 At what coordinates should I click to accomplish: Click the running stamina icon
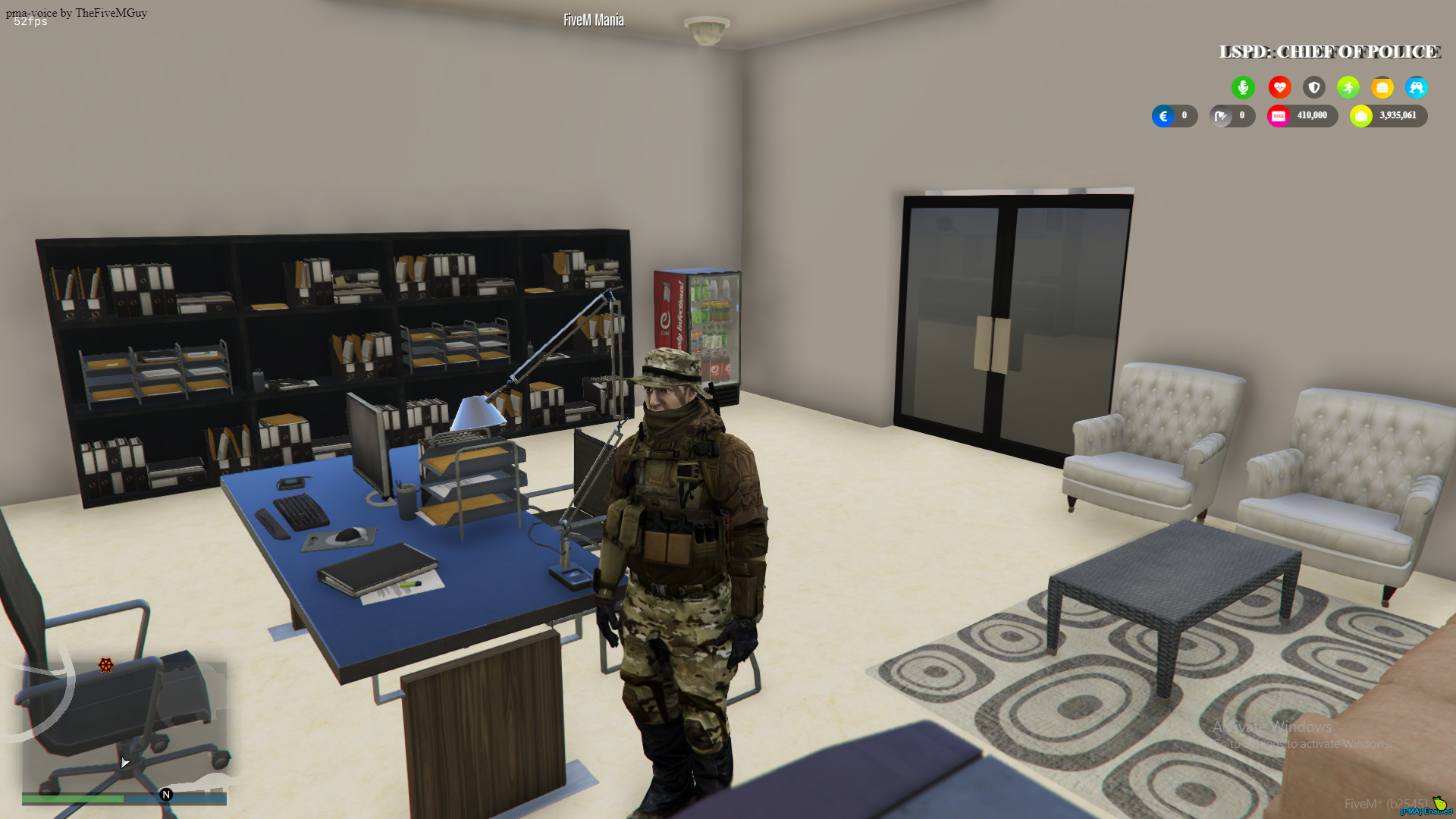point(1348,87)
